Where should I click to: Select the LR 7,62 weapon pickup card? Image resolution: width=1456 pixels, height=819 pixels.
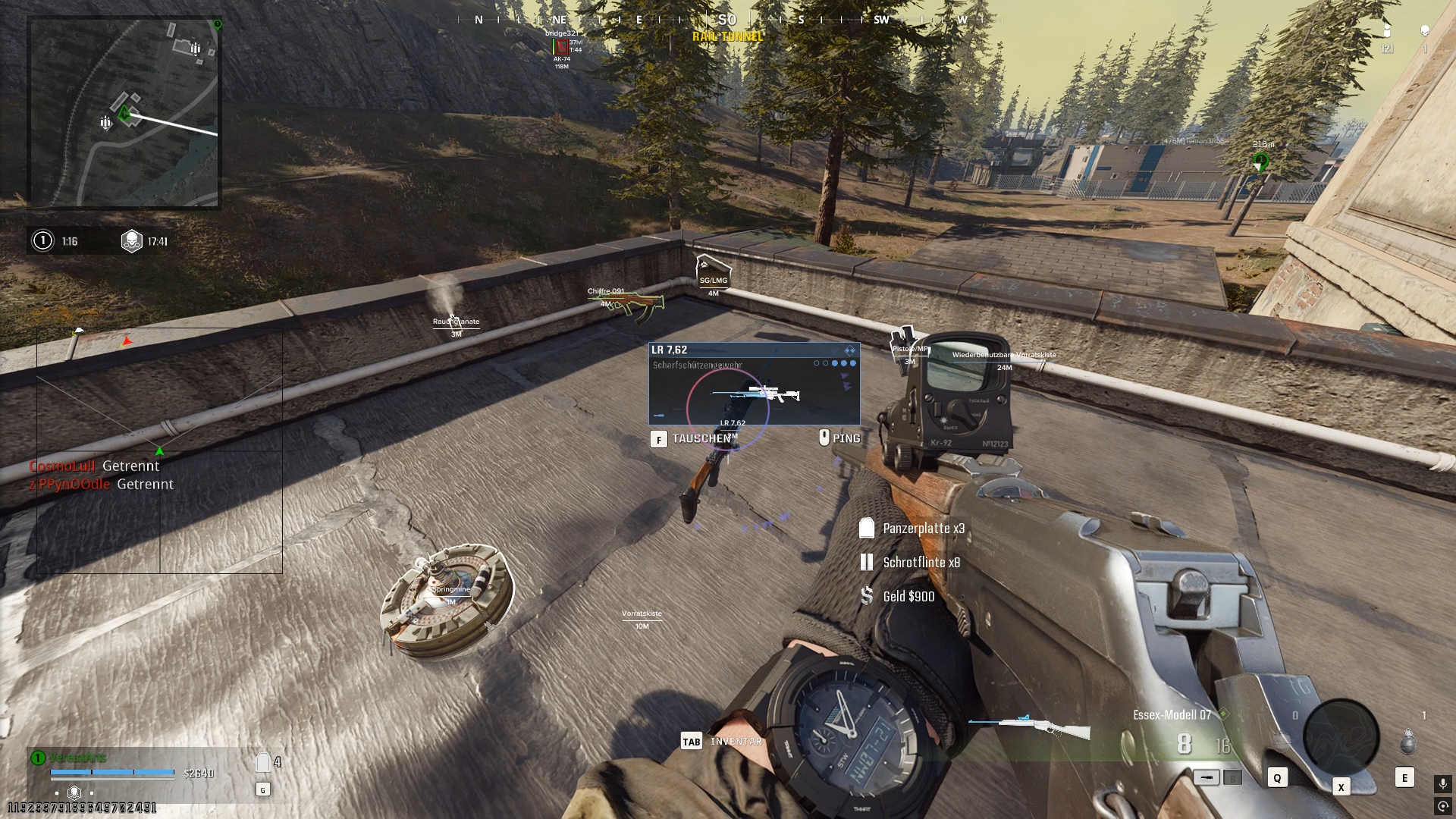click(754, 384)
